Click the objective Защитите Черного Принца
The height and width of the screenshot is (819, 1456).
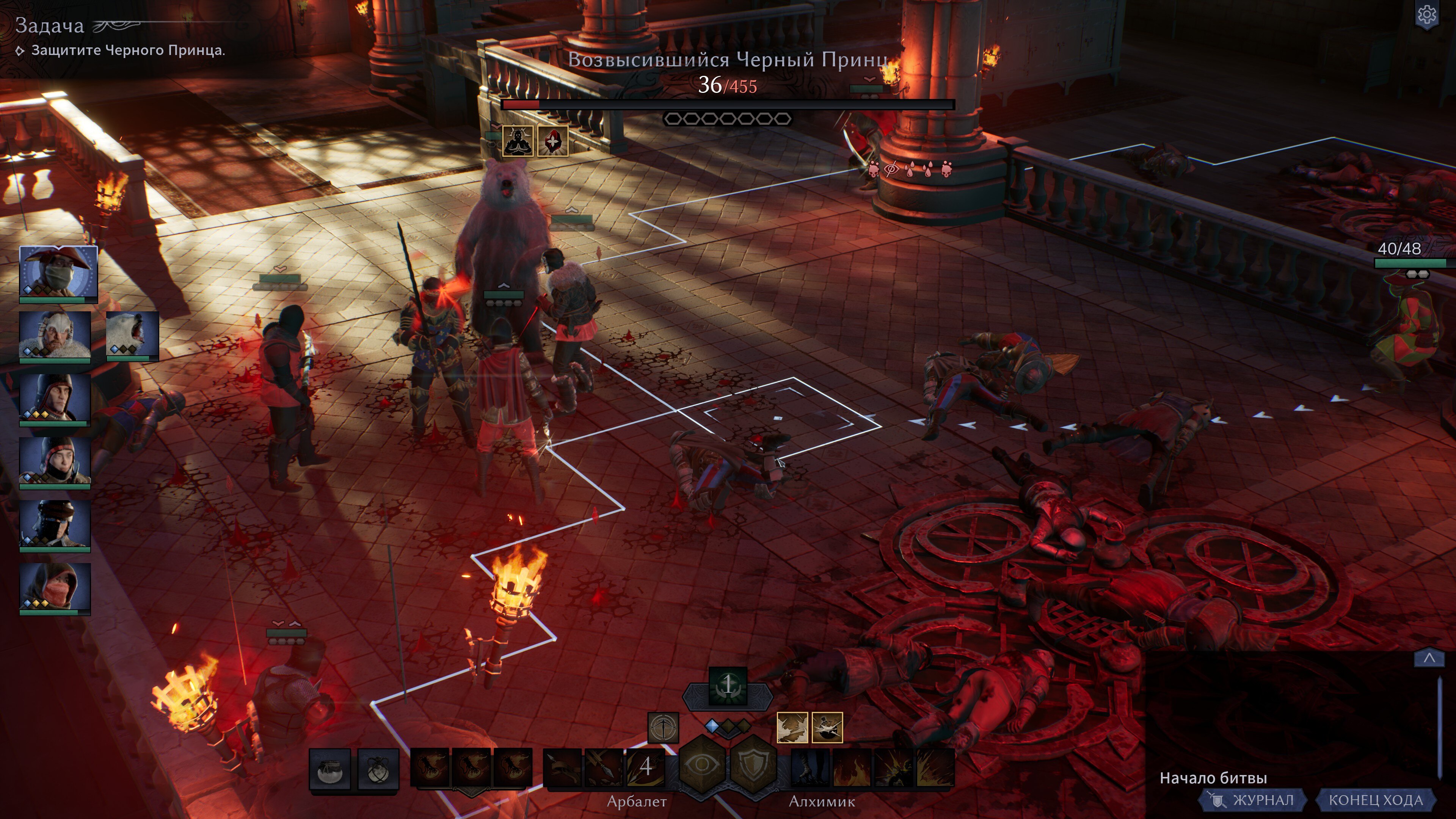click(x=128, y=50)
